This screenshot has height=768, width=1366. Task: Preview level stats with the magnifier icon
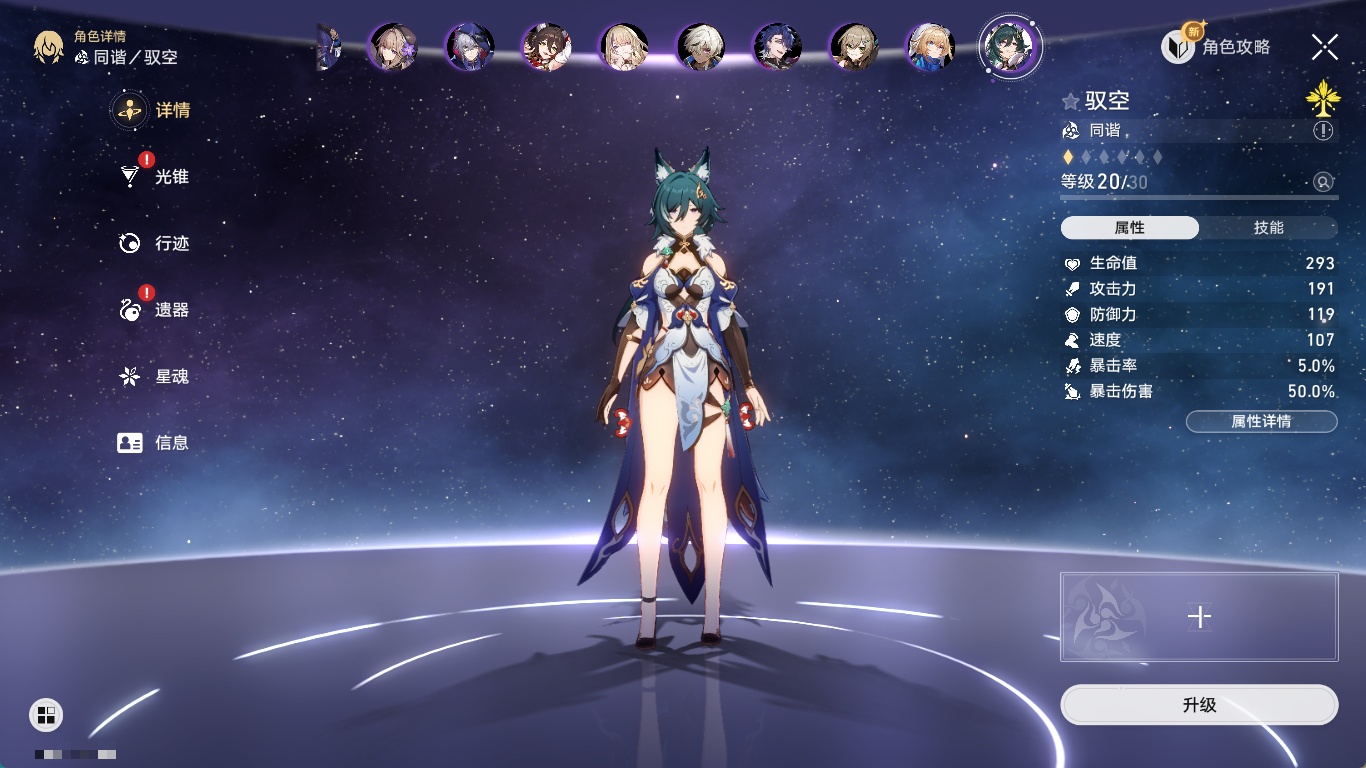1323,182
